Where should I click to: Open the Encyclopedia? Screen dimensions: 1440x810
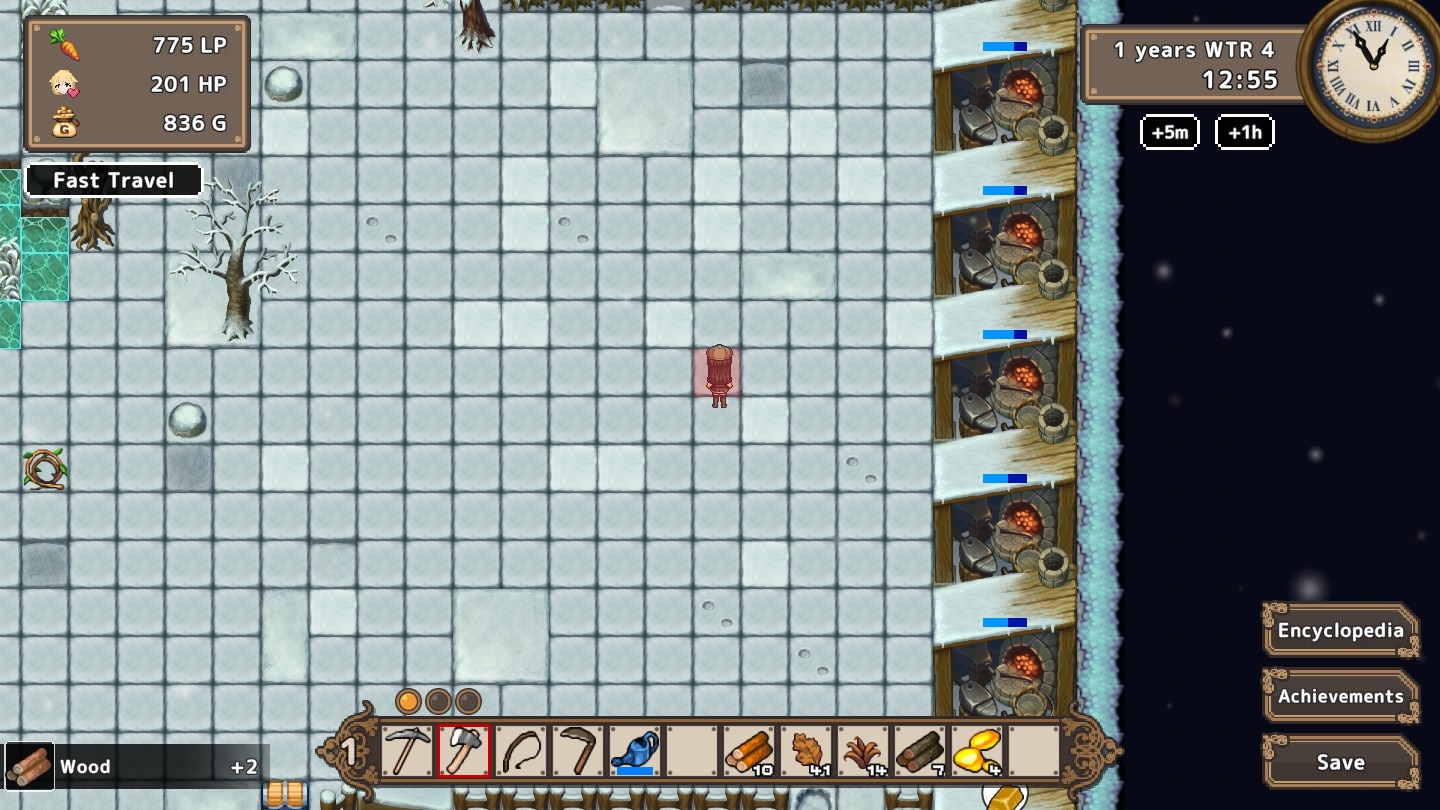pyautogui.click(x=1340, y=631)
